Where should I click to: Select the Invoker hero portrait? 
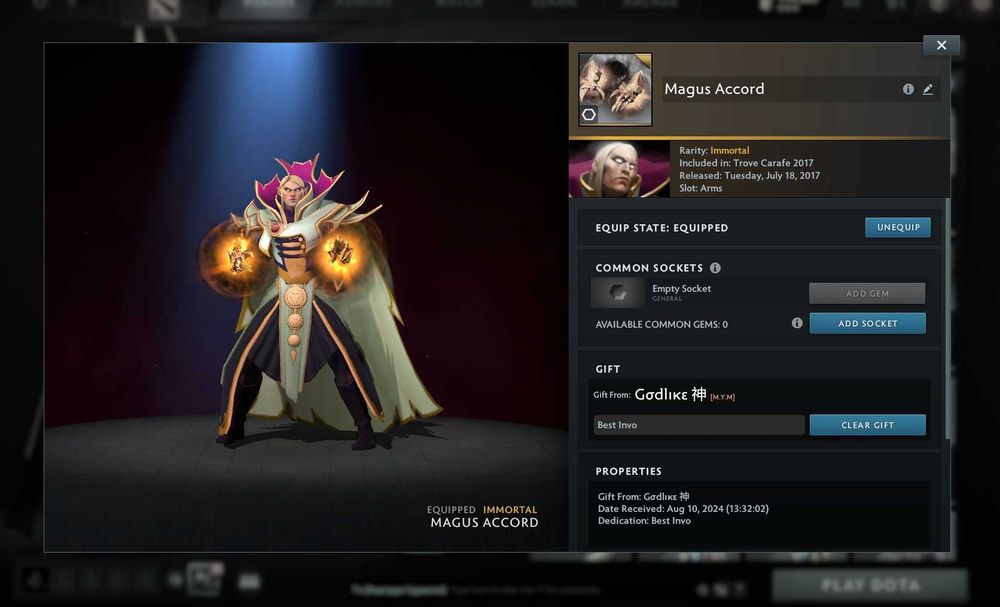pos(619,169)
